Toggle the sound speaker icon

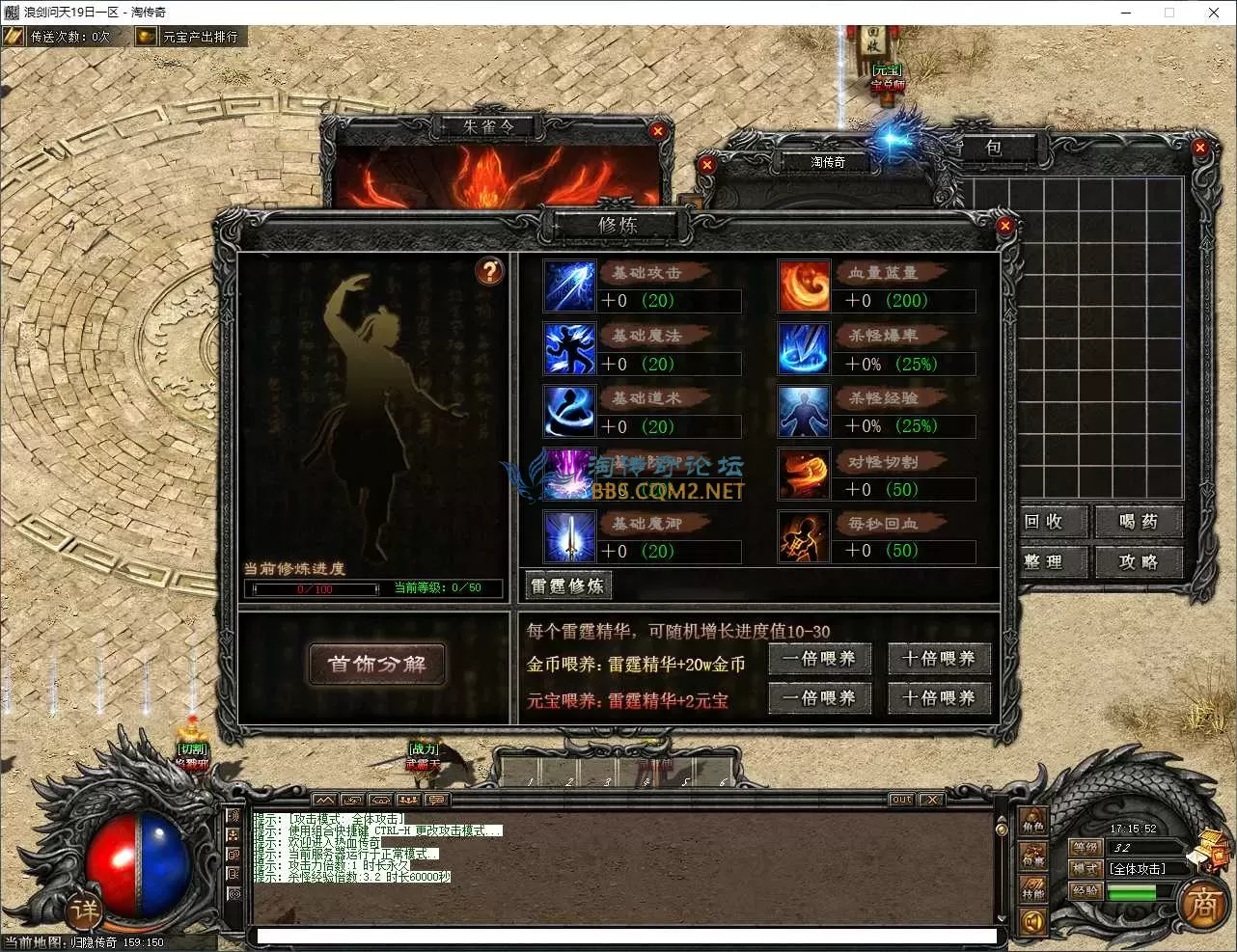(1033, 922)
